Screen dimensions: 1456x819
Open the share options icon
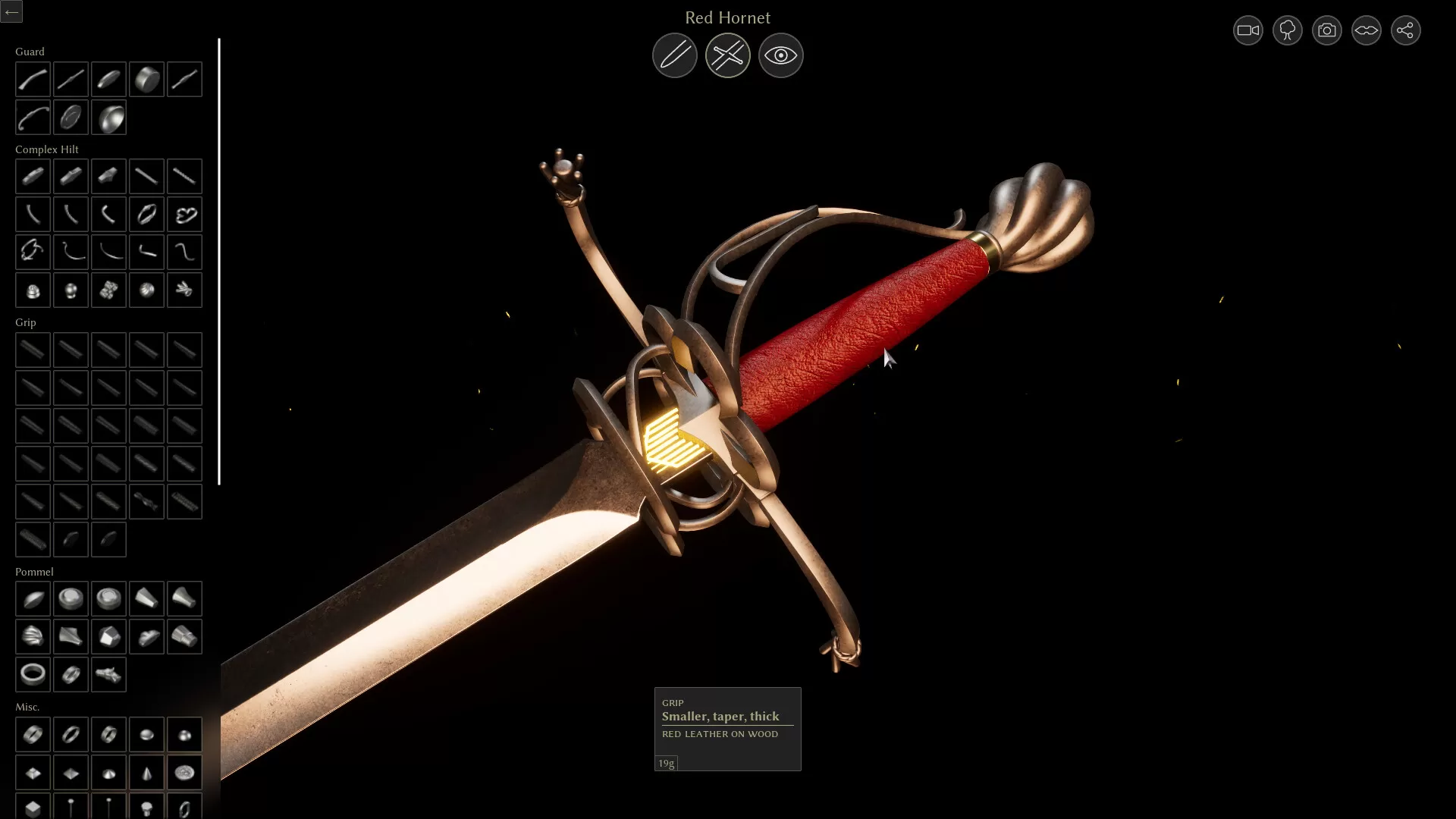pyautogui.click(x=1405, y=30)
